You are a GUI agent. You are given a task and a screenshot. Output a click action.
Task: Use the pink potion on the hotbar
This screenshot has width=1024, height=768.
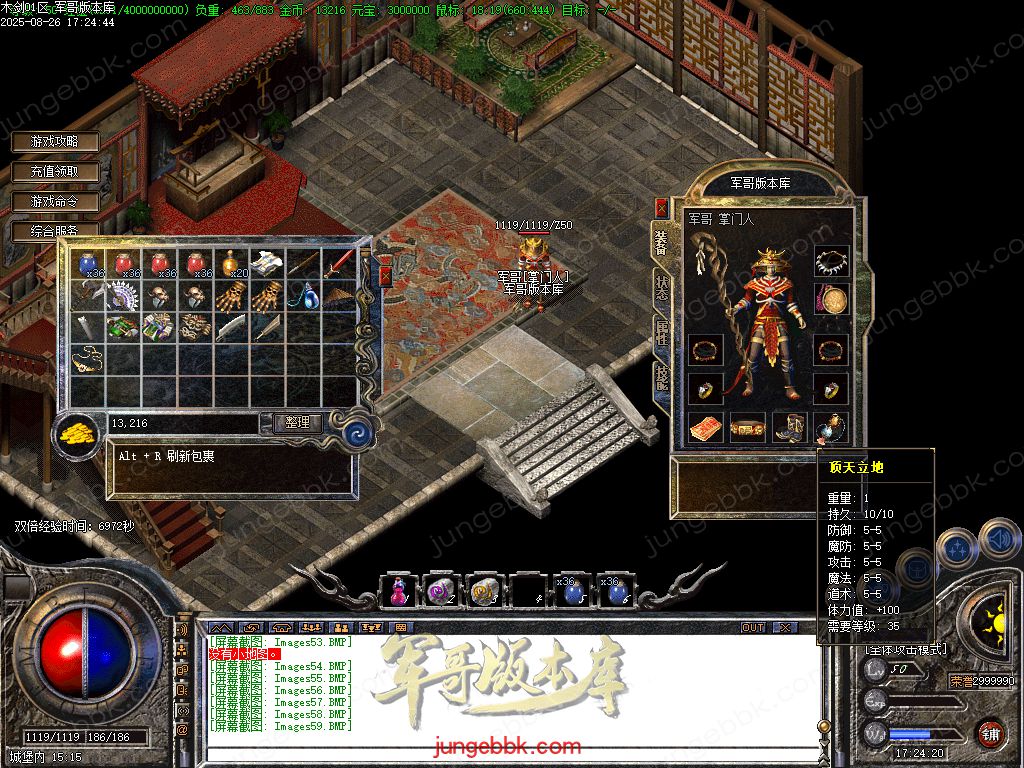tap(397, 592)
